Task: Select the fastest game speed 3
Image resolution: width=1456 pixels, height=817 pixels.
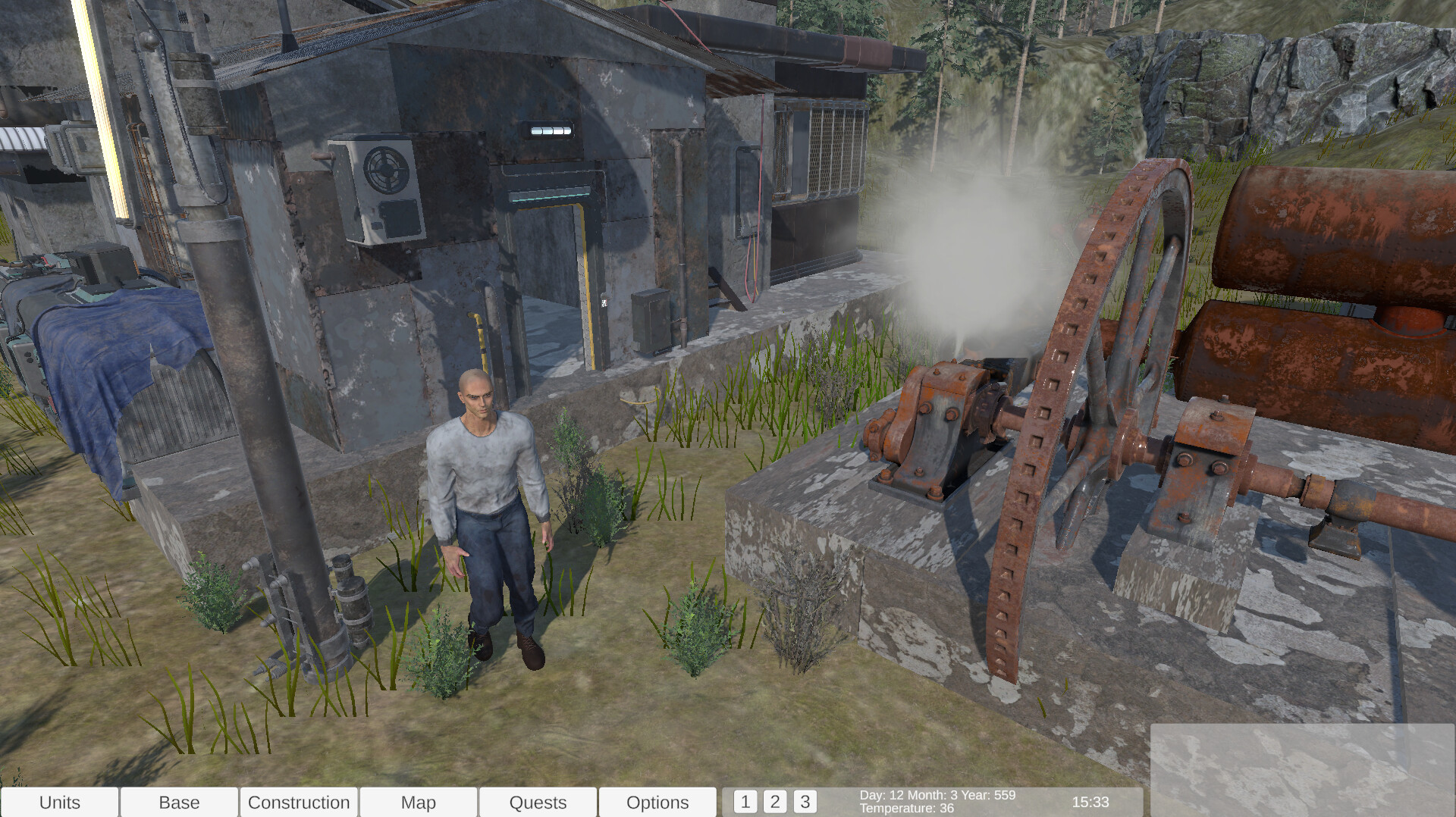Action: pyautogui.click(x=805, y=800)
